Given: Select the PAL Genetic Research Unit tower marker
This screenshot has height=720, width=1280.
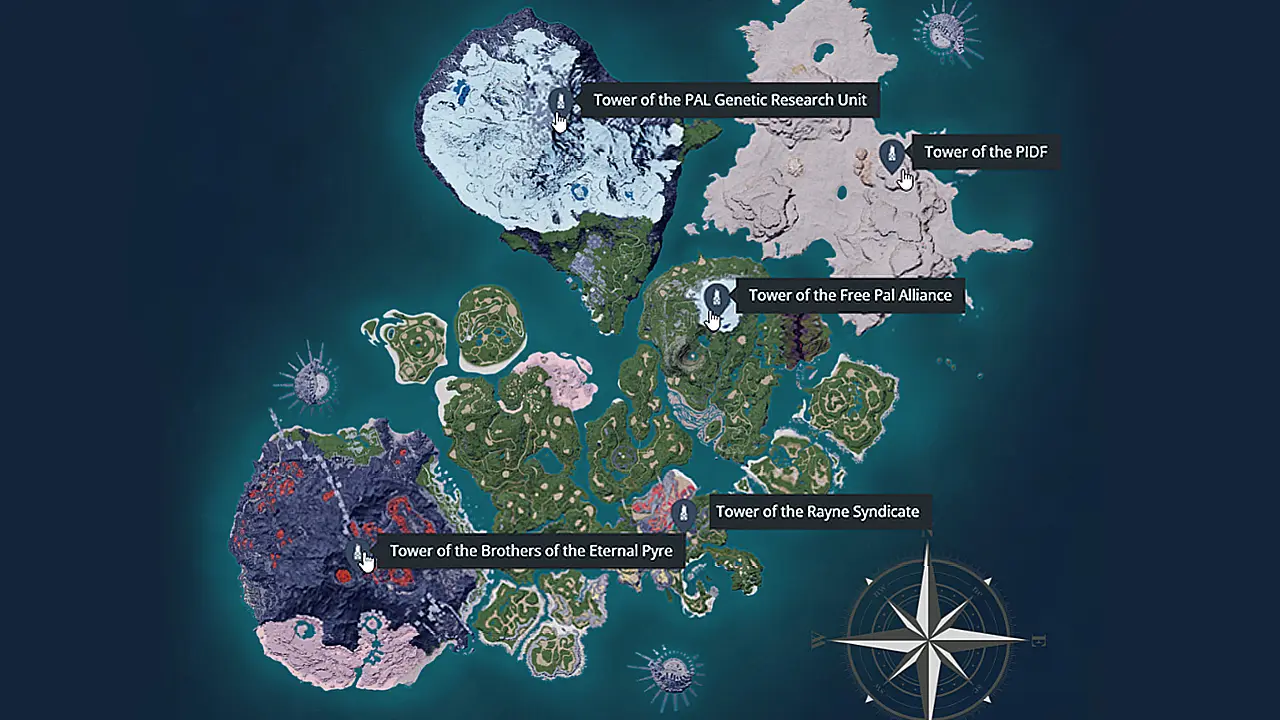Looking at the screenshot, I should [x=560, y=100].
